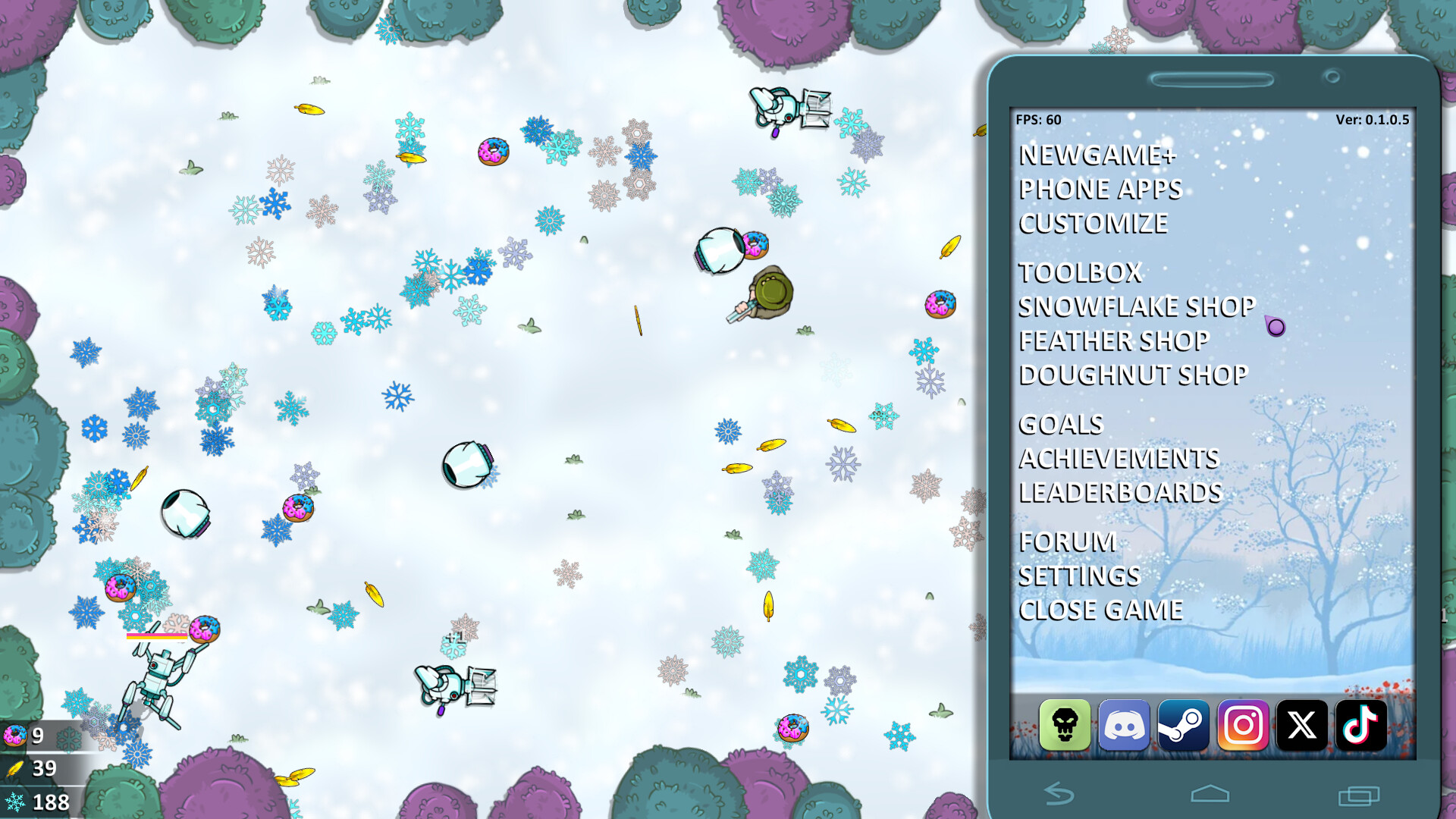Start NEWGAME+ from the menu

[x=1097, y=155]
